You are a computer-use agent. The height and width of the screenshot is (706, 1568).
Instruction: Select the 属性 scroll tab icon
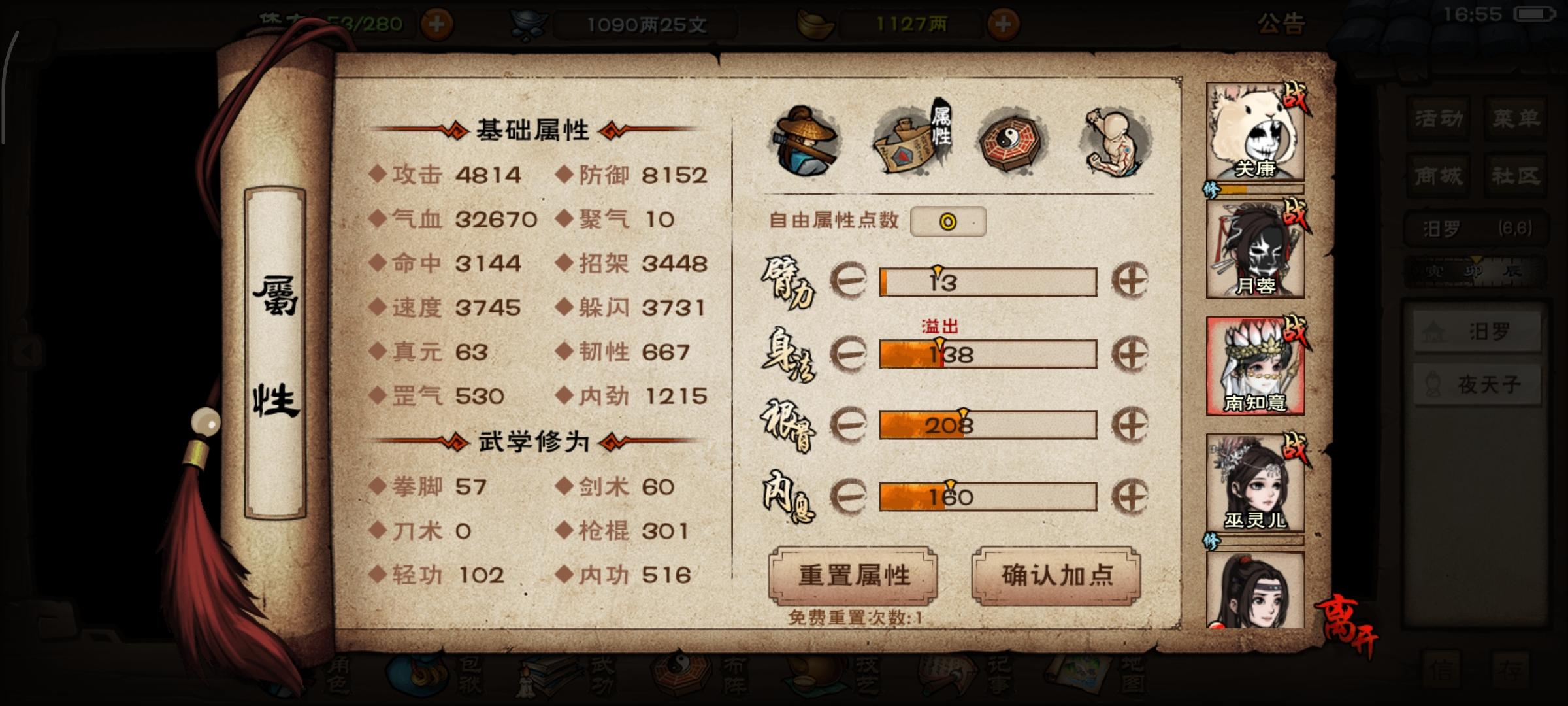(910, 139)
